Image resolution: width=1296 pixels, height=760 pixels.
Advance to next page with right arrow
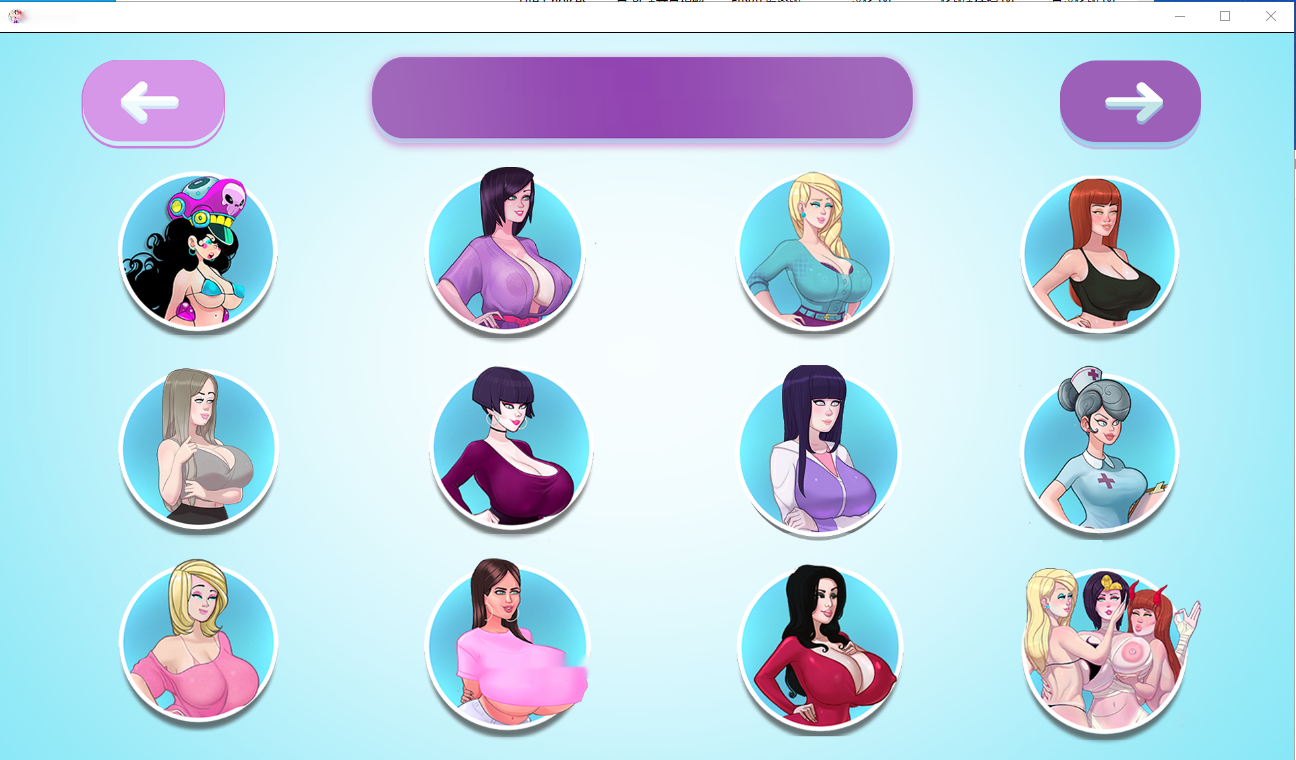(1130, 100)
